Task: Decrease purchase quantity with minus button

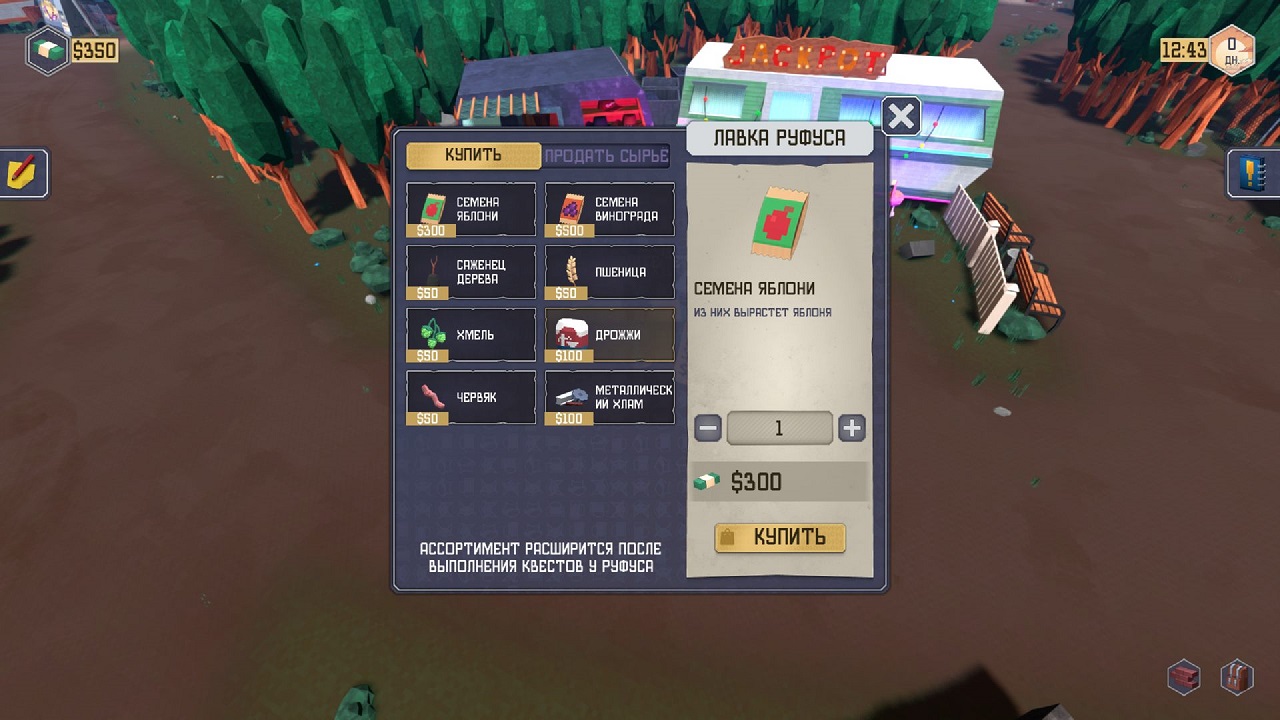Action: pyautogui.click(x=708, y=429)
